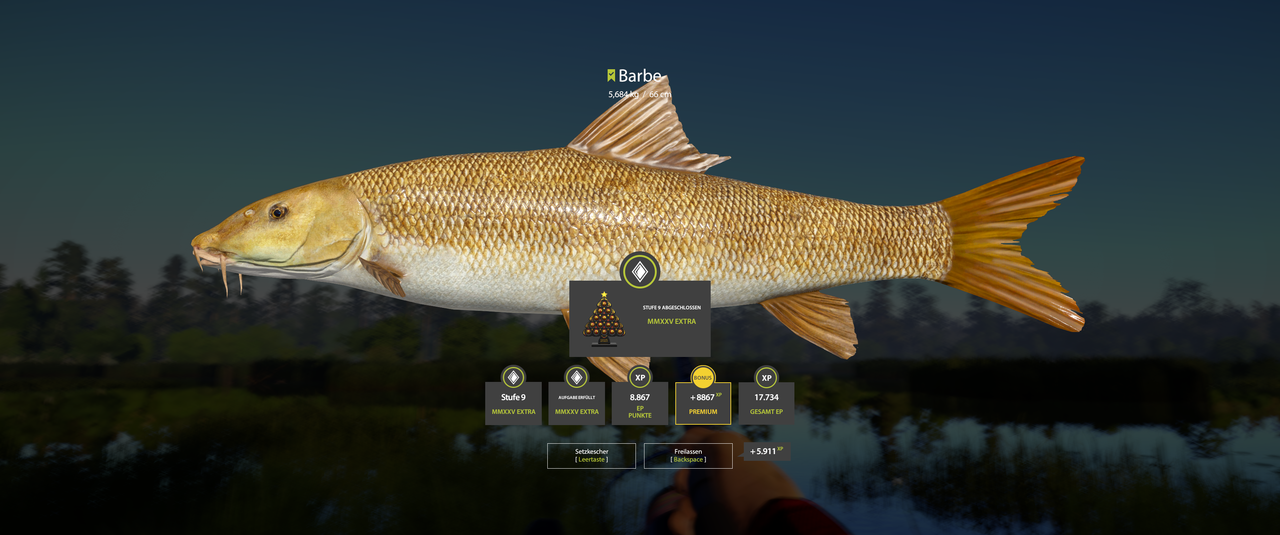Keep the fish with the Setzkescher button
This screenshot has width=1280, height=535.
pos(591,455)
